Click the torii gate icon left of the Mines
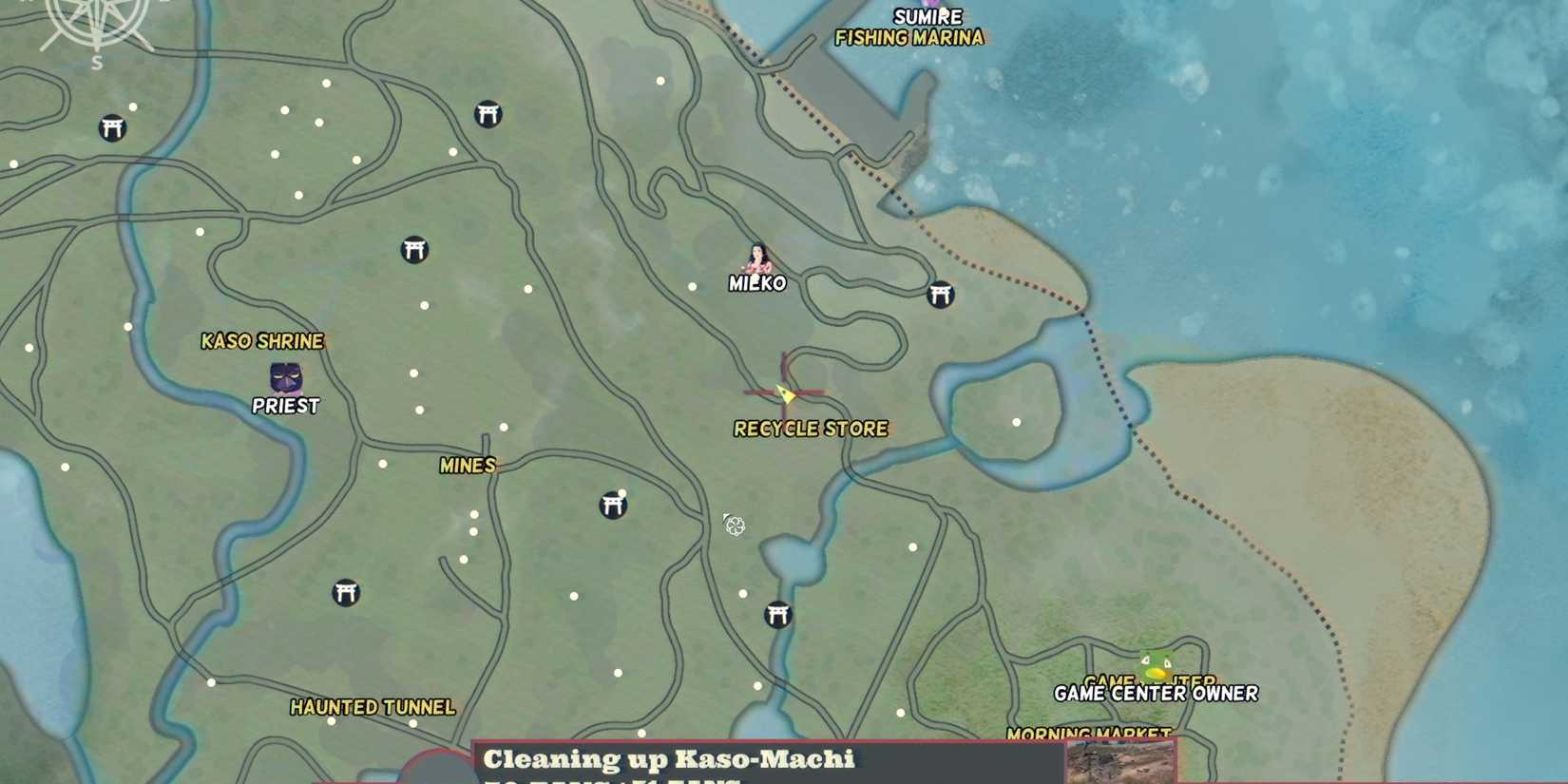The height and width of the screenshot is (784, 1568). pyautogui.click(x=347, y=592)
